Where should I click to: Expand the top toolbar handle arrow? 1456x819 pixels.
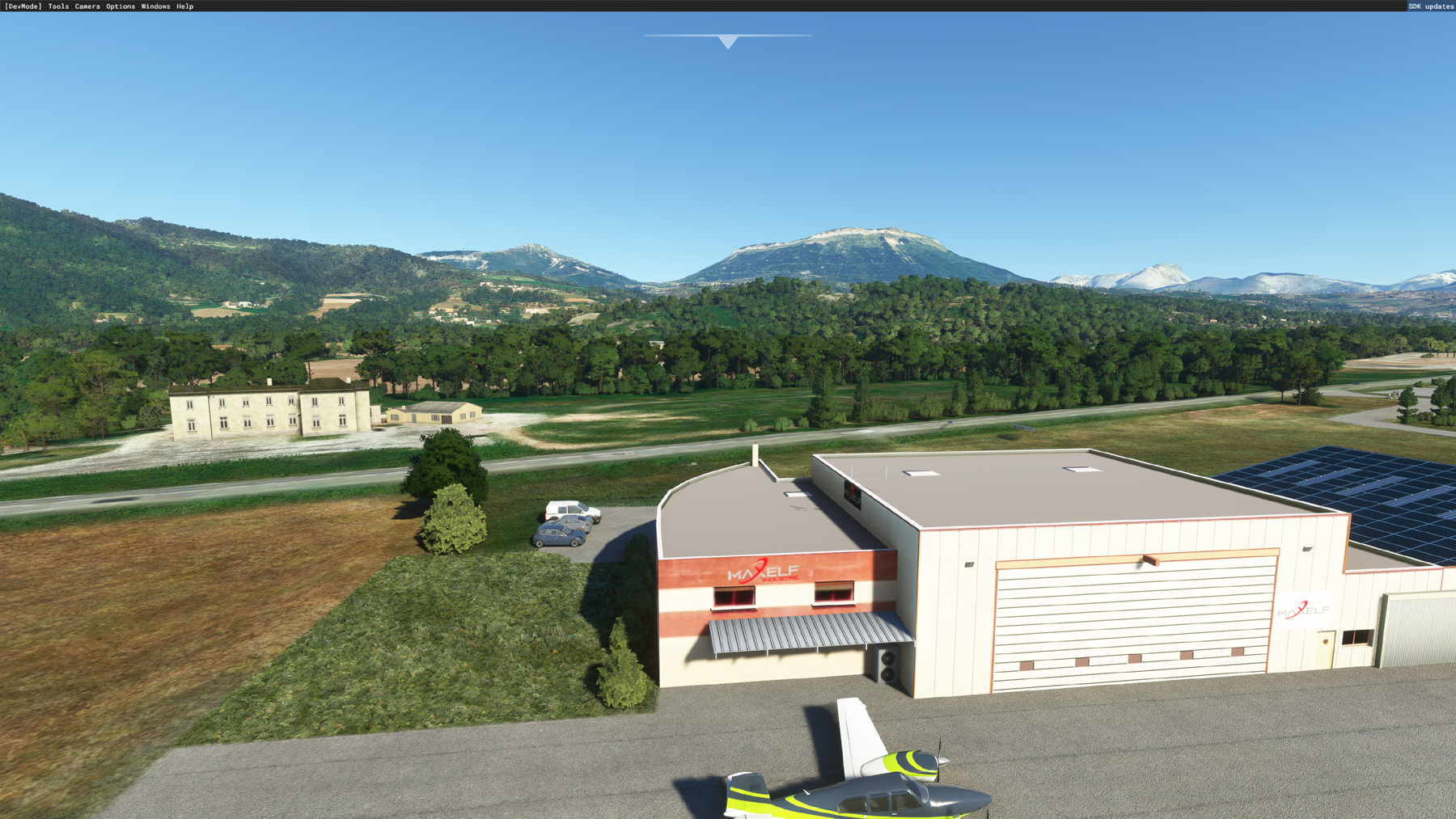(728, 41)
